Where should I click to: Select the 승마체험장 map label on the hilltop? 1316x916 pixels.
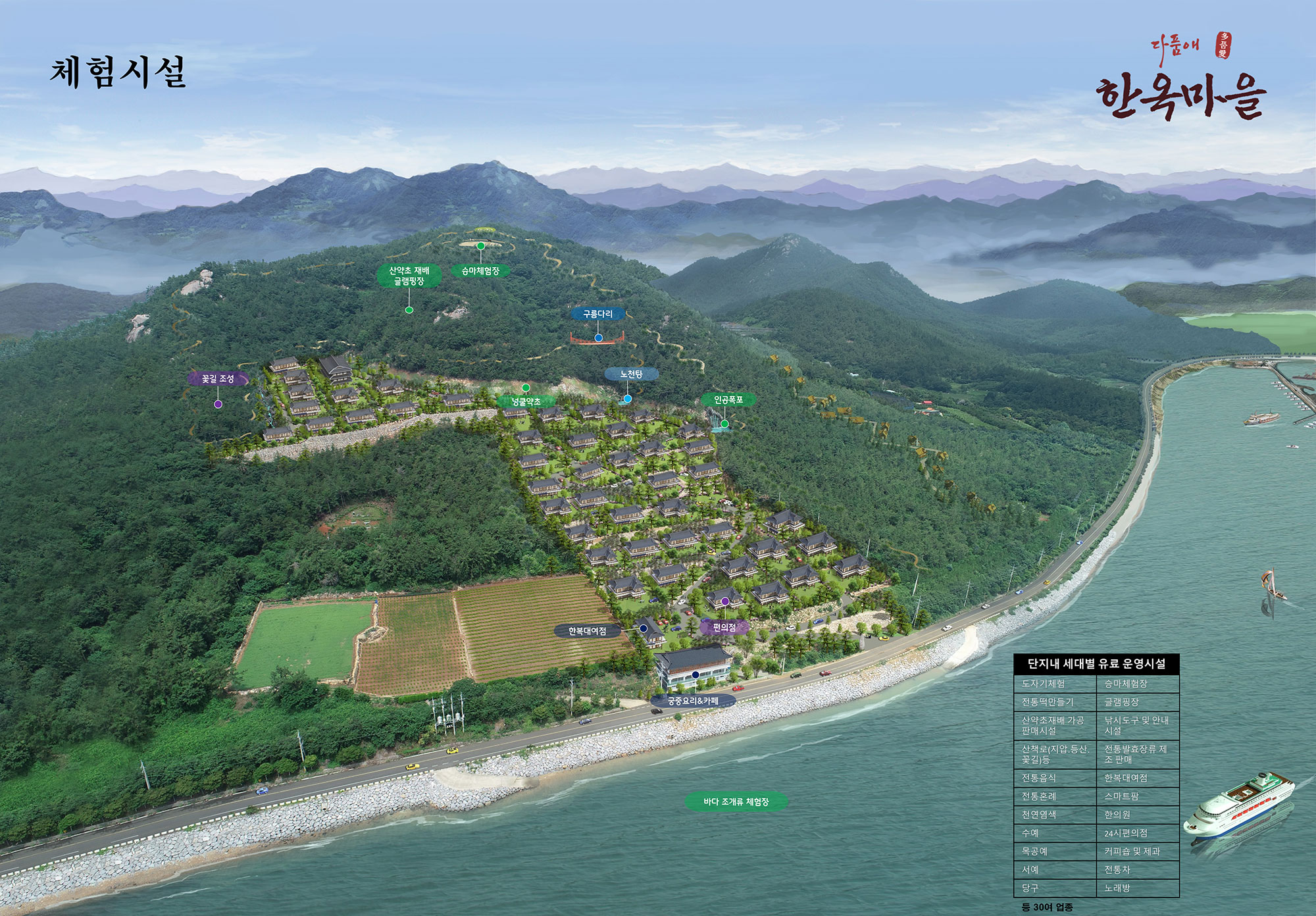[480, 270]
